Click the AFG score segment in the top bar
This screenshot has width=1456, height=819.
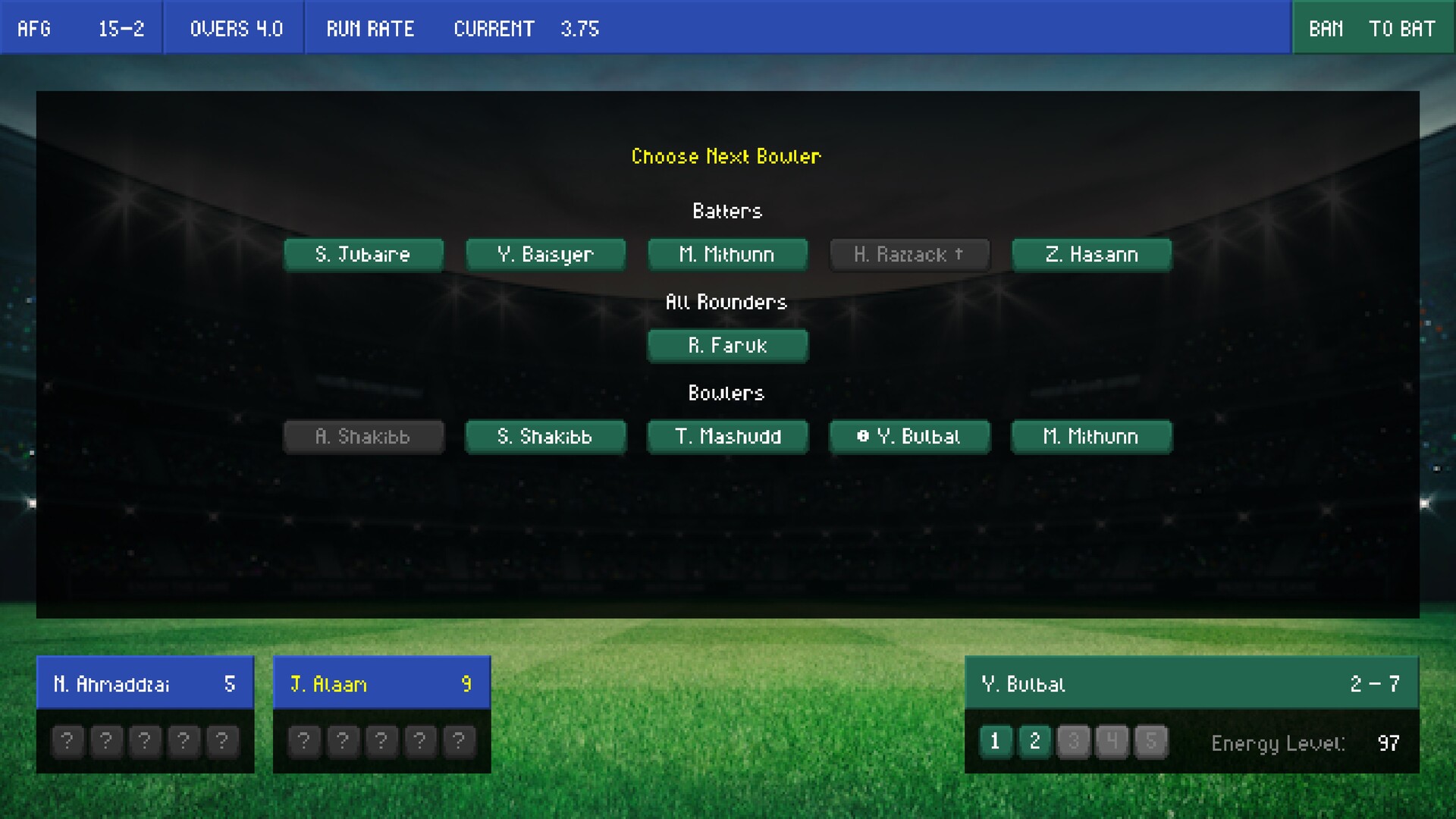click(80, 29)
